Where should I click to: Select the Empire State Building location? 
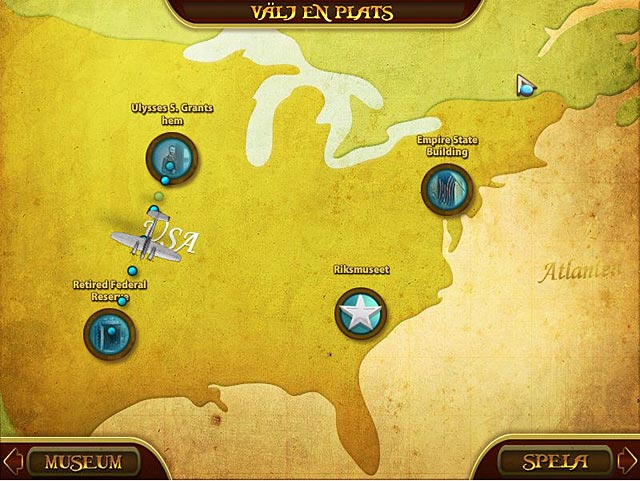tap(446, 189)
